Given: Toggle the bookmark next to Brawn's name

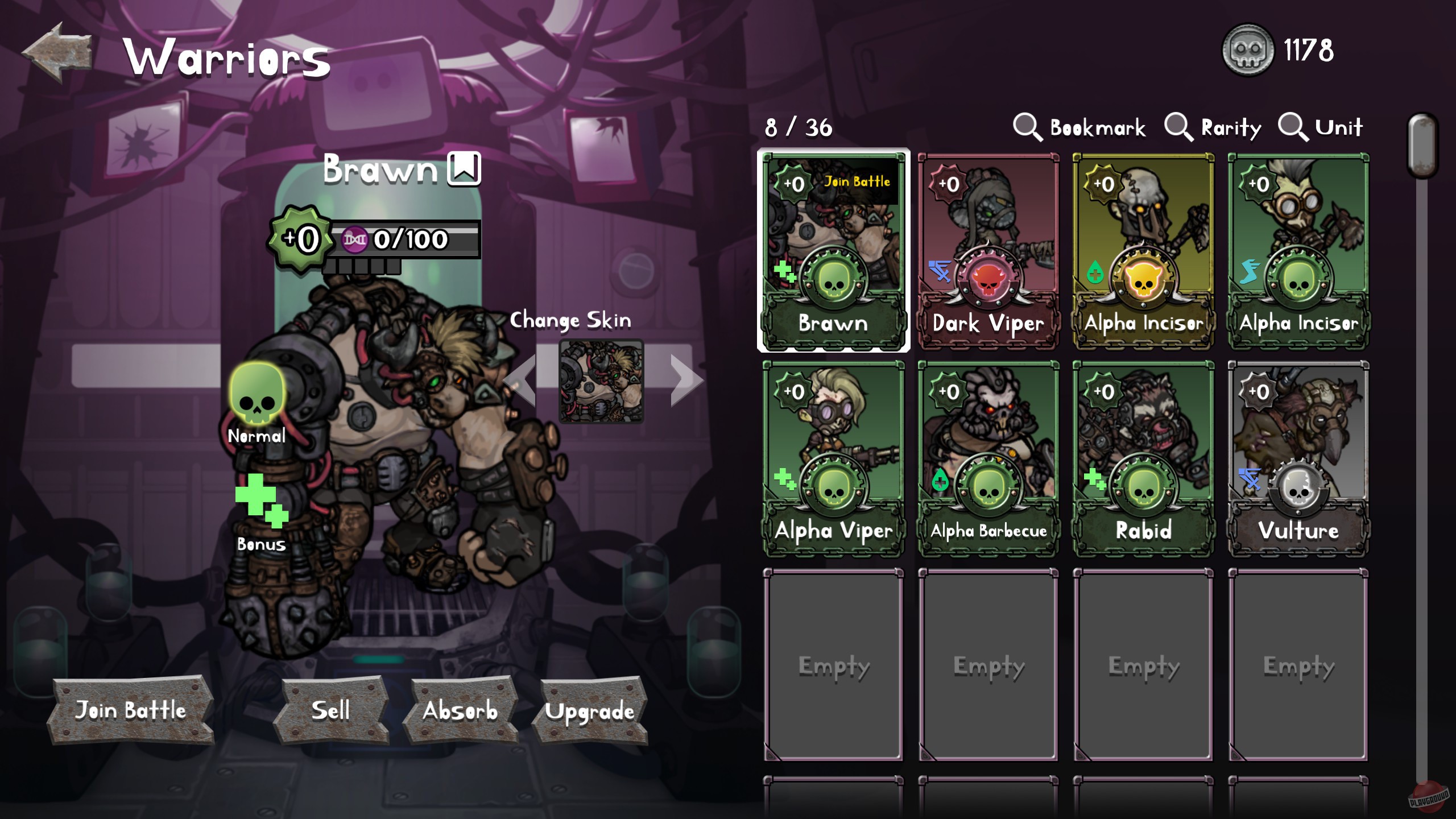Looking at the screenshot, I should click(x=464, y=169).
